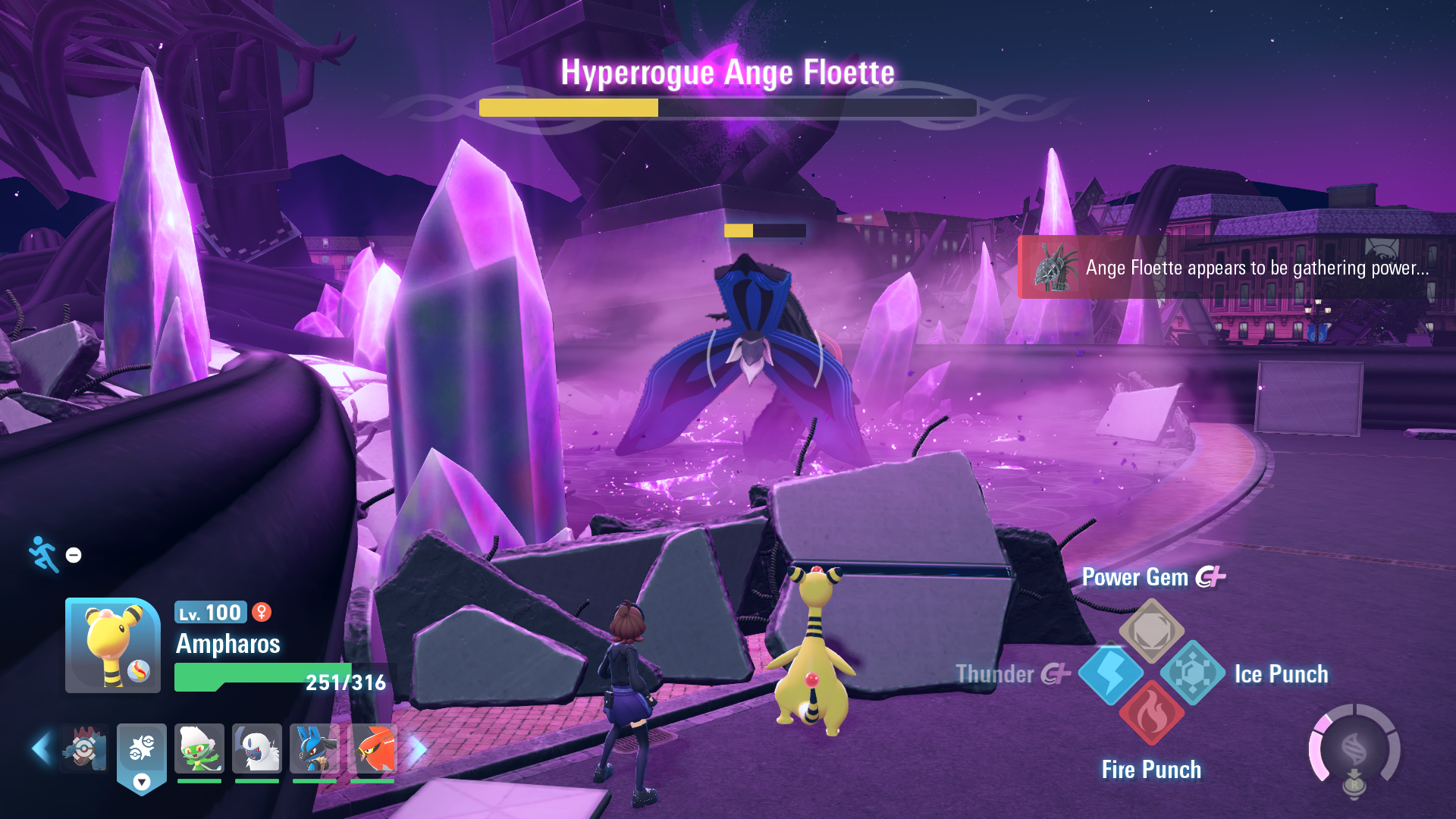Cycle the party bar with the left arrow
This screenshot has width=1456, height=819.
point(42,749)
